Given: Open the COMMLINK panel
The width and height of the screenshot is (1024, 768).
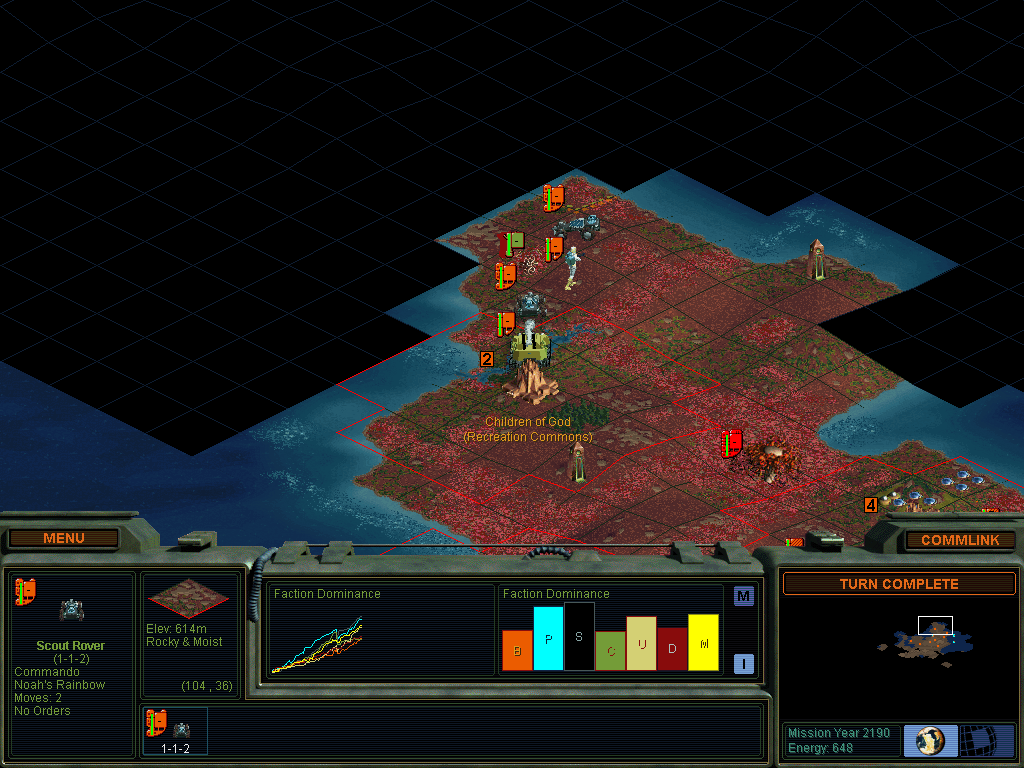Looking at the screenshot, I should pyautogui.click(x=960, y=540).
